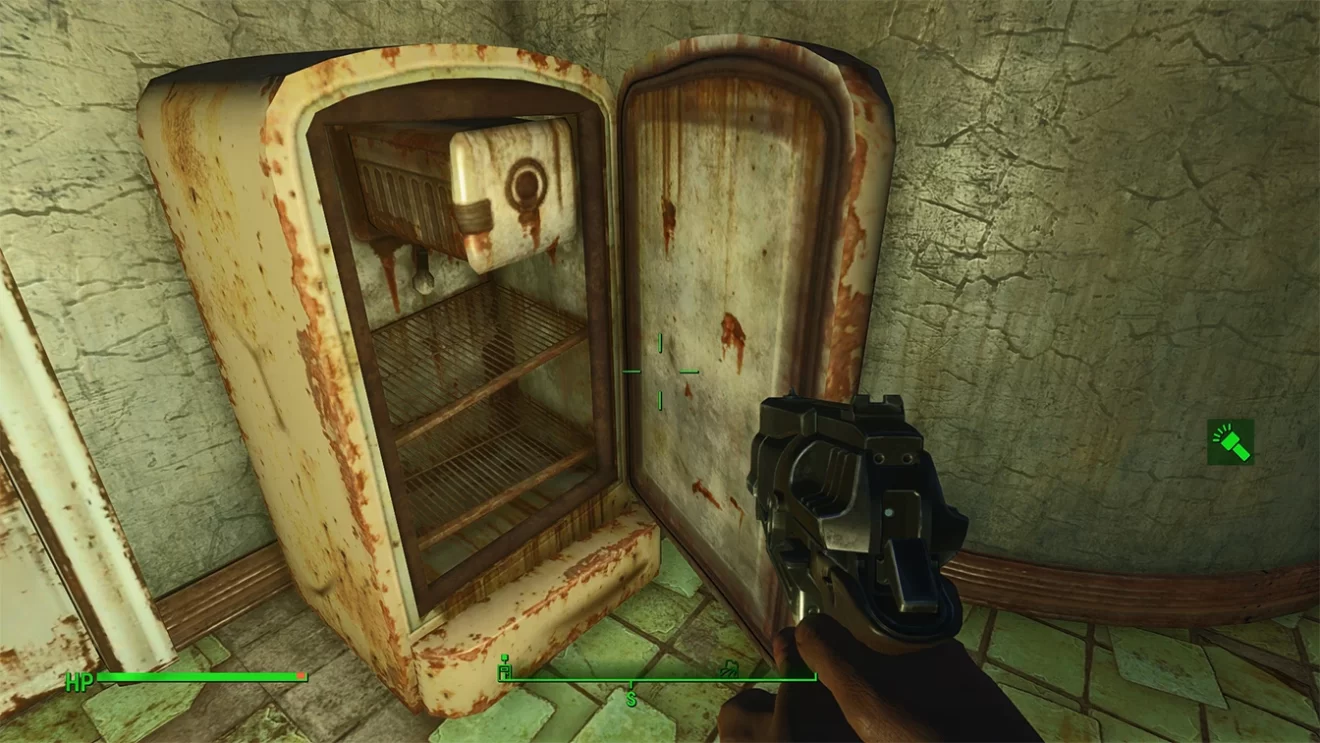Image resolution: width=1320 pixels, height=743 pixels.
Task: Select the building marker on the compass
Action: tap(505, 667)
